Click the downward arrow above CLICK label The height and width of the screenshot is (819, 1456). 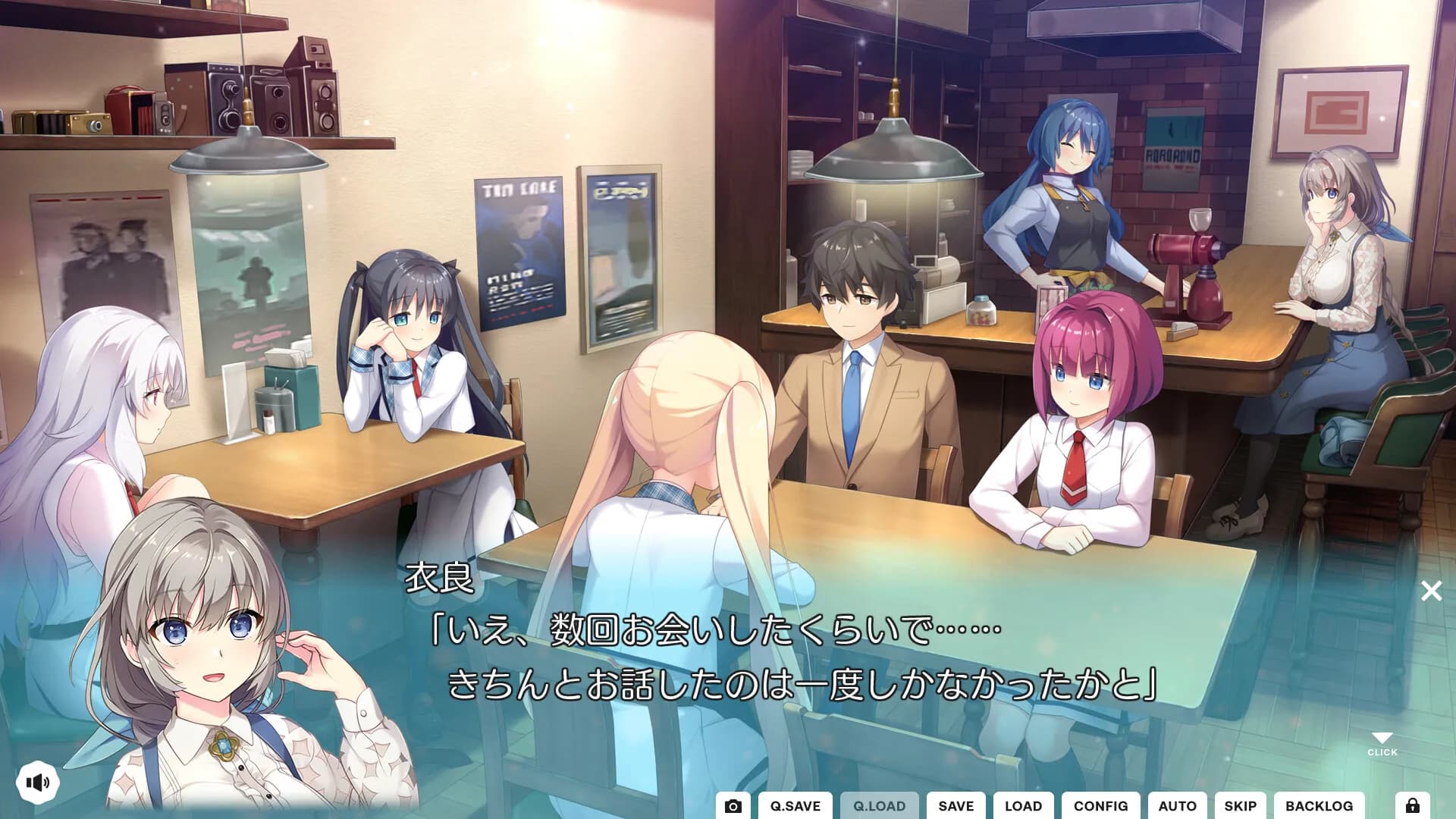1384,736
